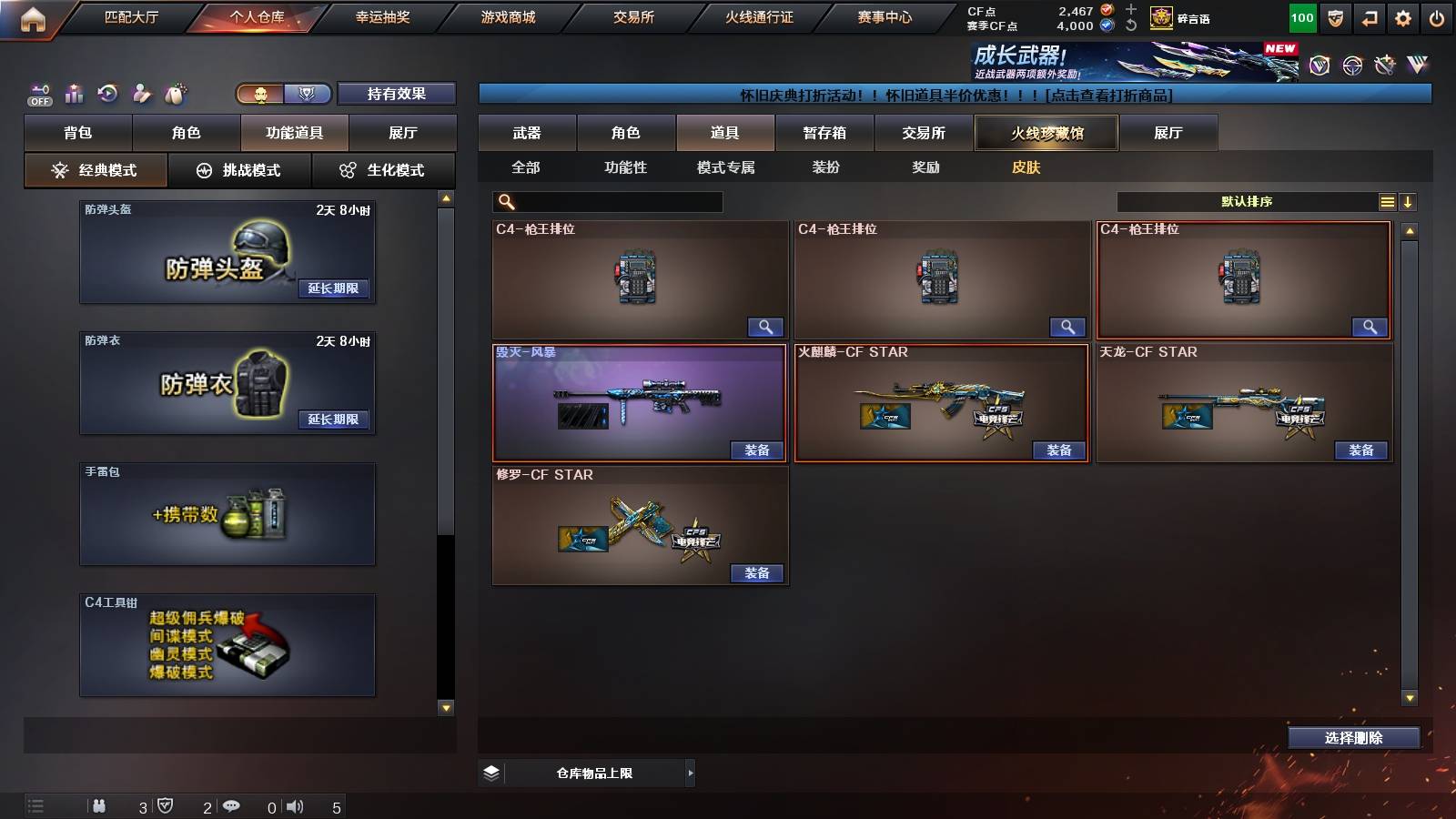Open the ranking statistics icon
Viewport: 1456px width, 819px height.
tap(74, 93)
